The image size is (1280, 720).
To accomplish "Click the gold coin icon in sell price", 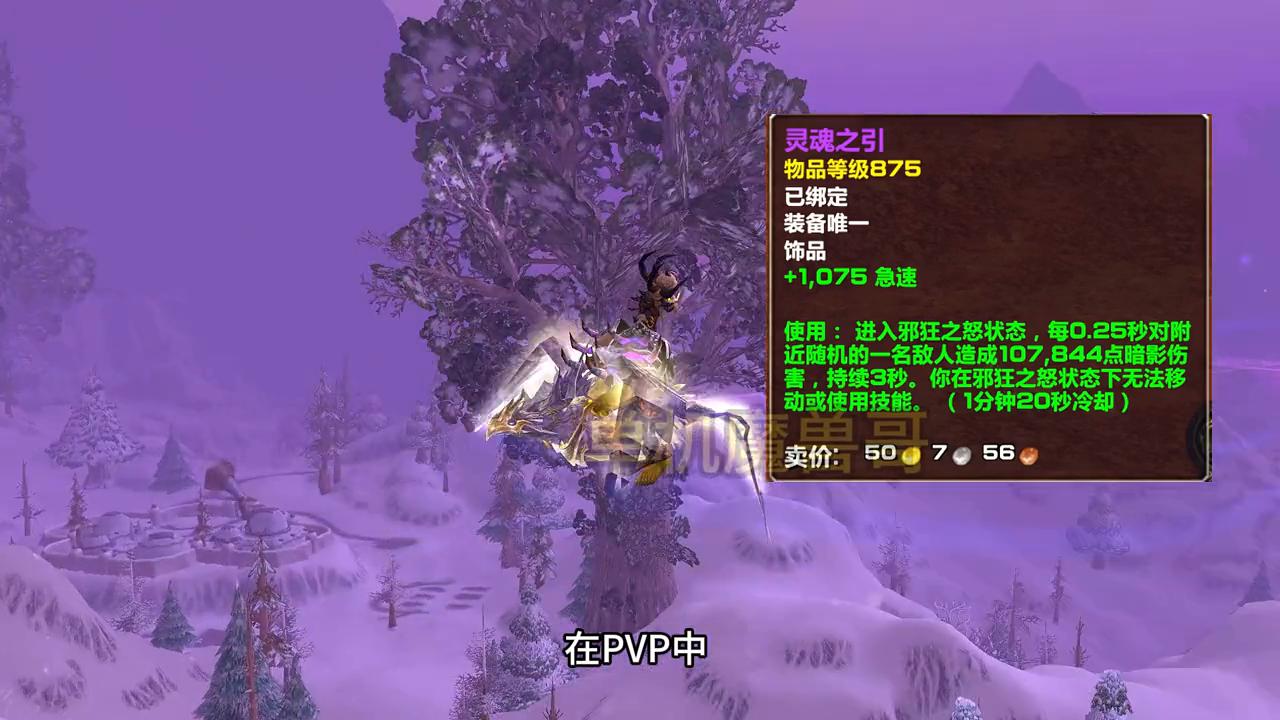I will [911, 454].
